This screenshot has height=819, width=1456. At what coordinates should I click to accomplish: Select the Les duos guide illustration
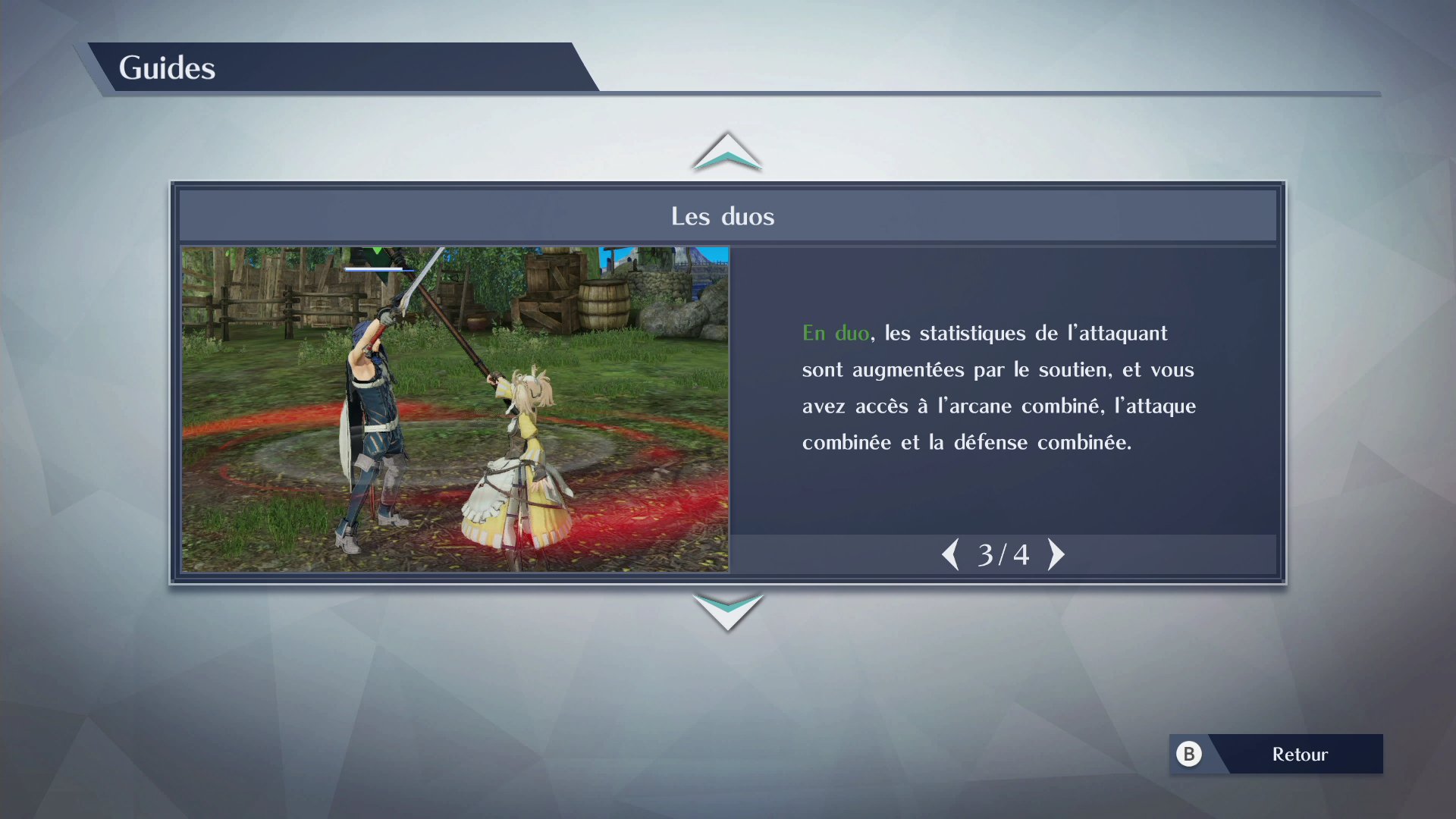pos(455,409)
